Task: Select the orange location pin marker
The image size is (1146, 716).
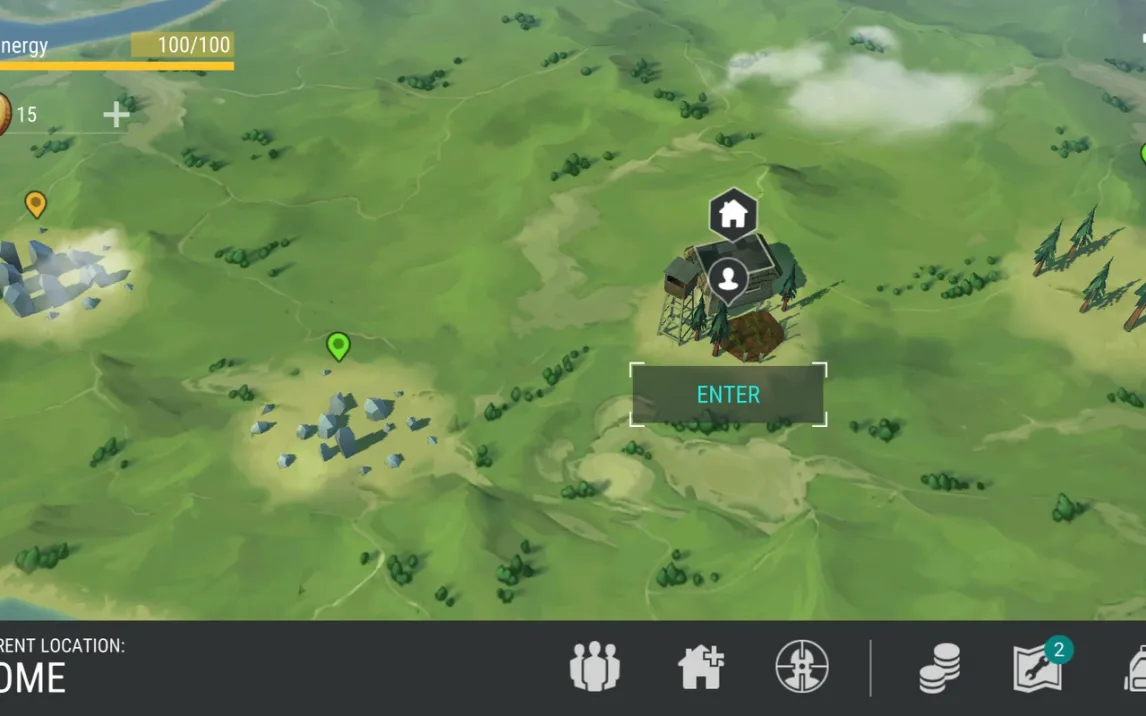Action: coord(36,204)
